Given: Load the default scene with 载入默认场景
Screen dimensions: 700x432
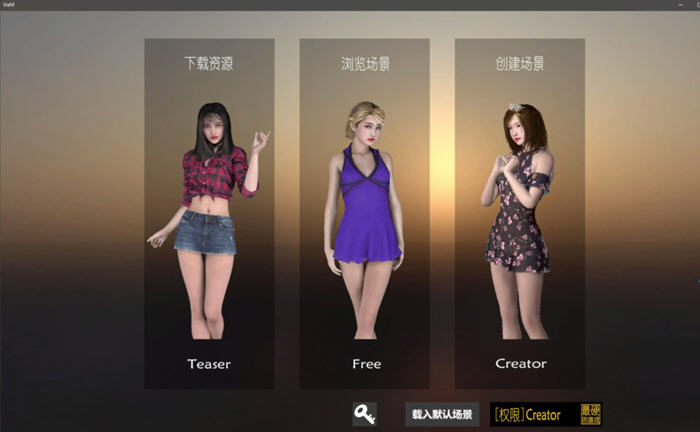Looking at the screenshot, I should point(443,414).
